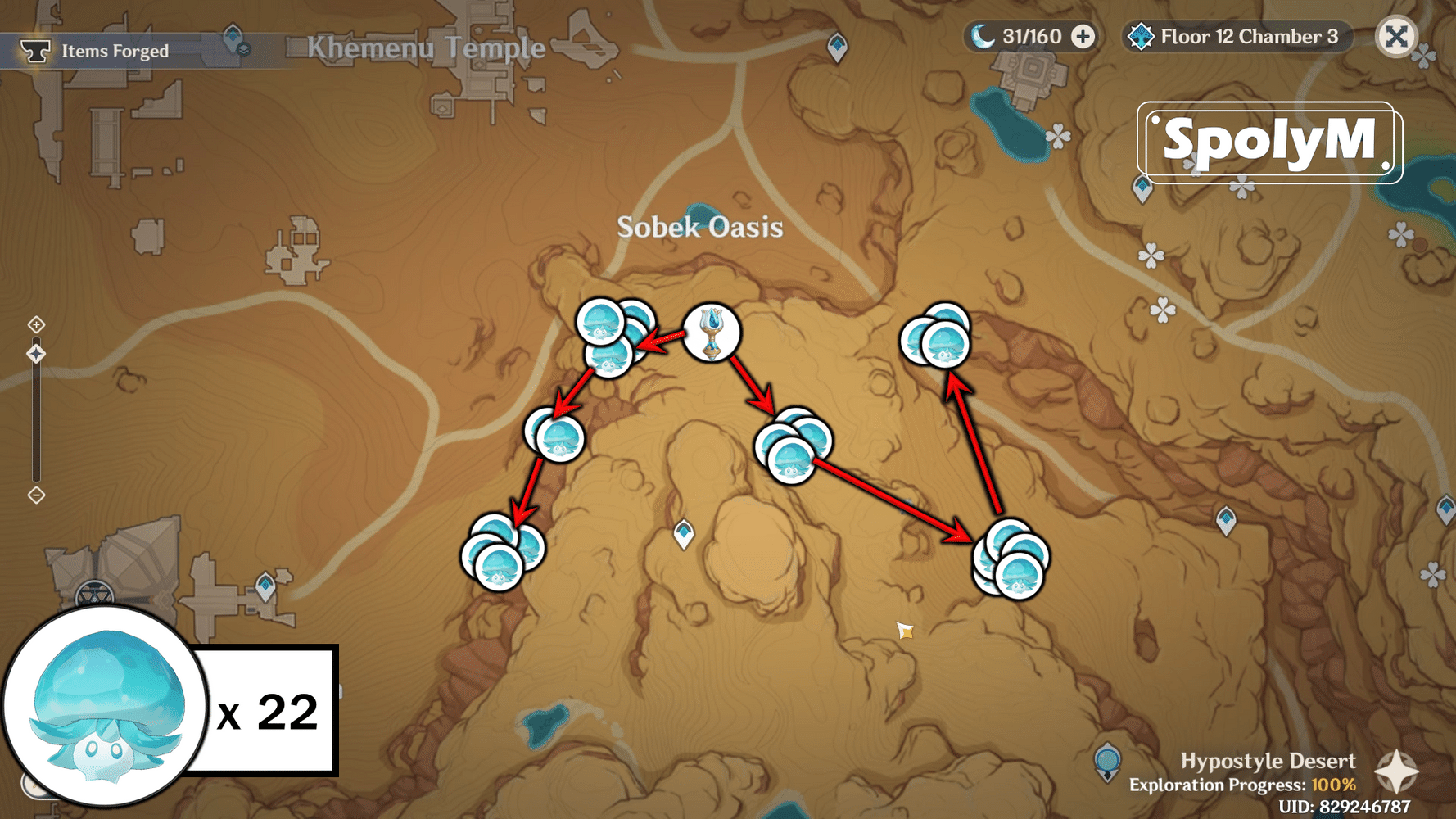Click the anvil icon on the Items Forged notification
Screen dimensions: 1456x819
[x=36, y=50]
